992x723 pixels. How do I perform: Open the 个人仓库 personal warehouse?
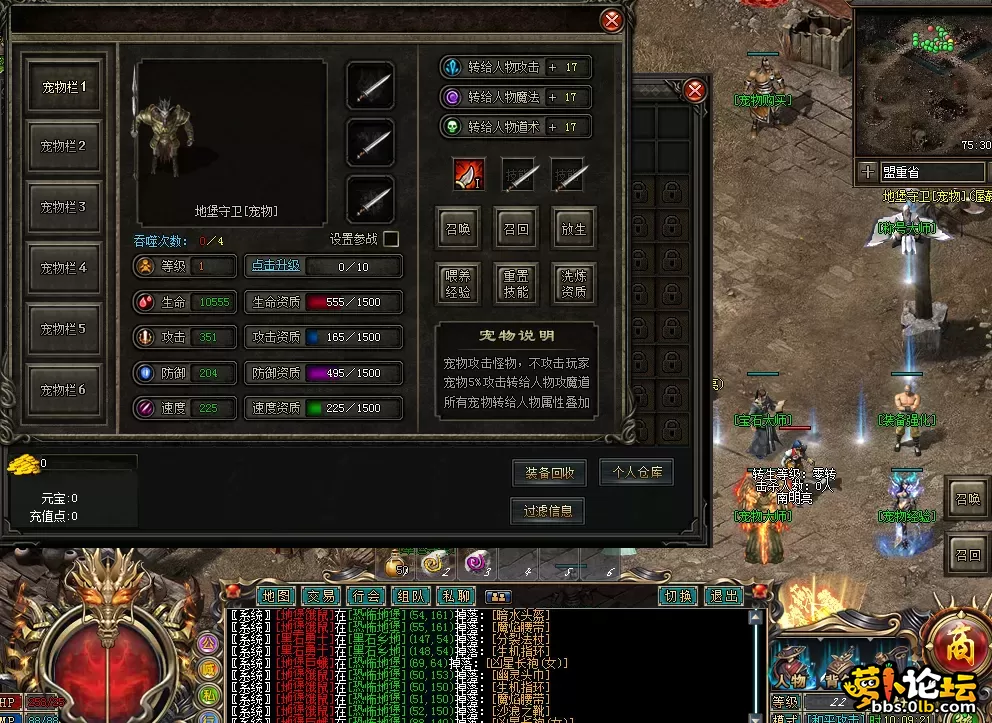coord(636,472)
